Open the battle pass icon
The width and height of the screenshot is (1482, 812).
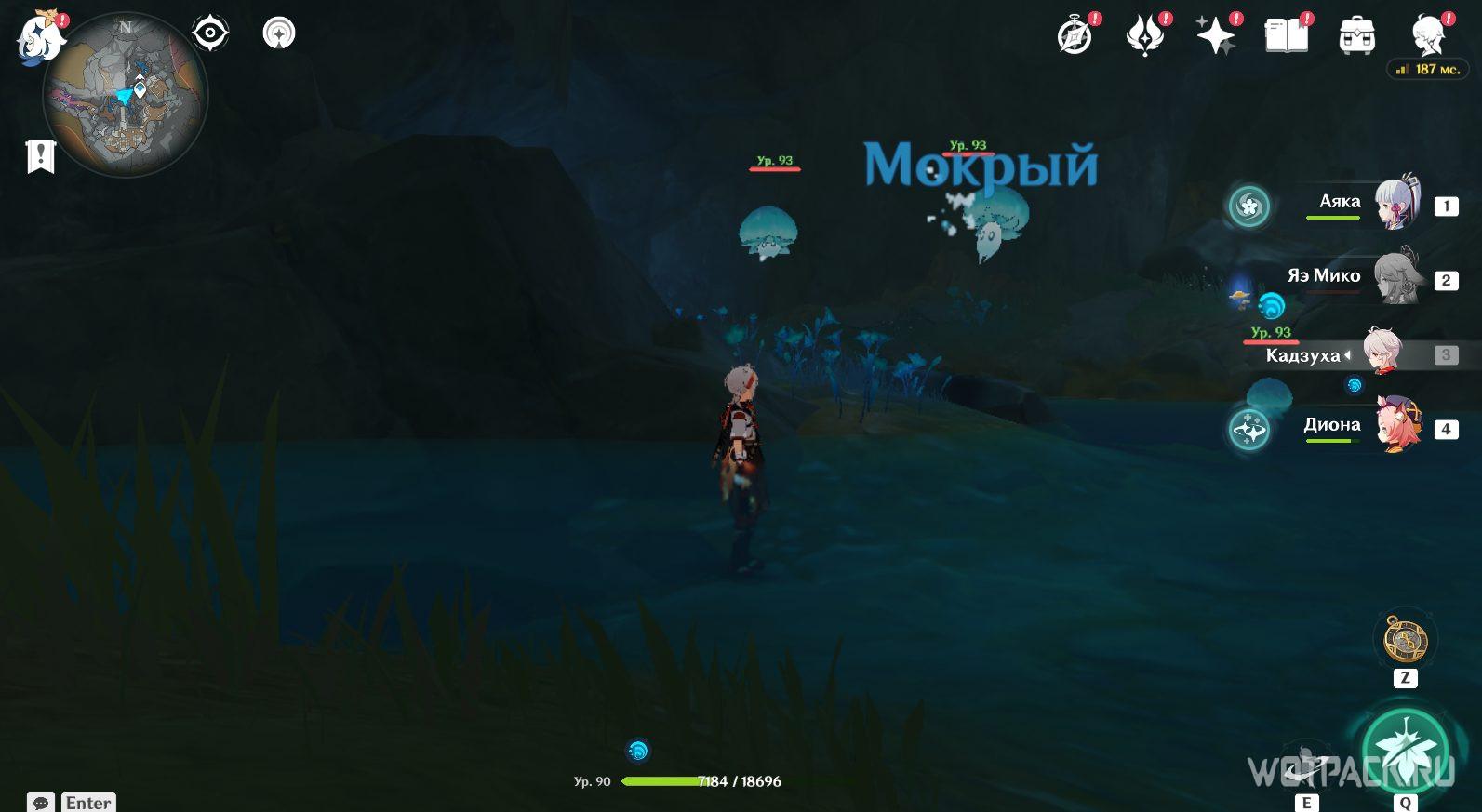1145,36
